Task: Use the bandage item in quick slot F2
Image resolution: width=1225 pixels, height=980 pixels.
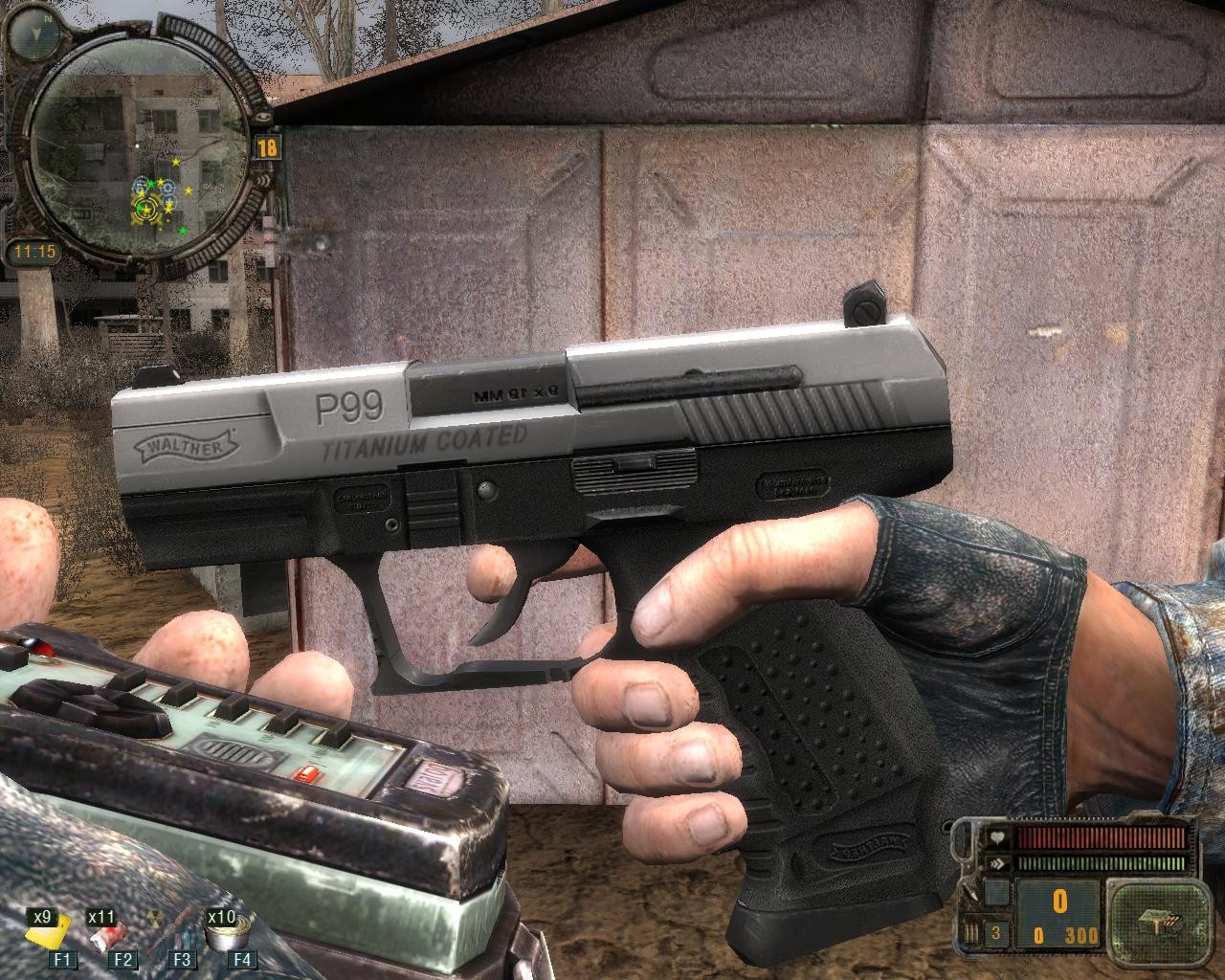Action: coord(109,936)
